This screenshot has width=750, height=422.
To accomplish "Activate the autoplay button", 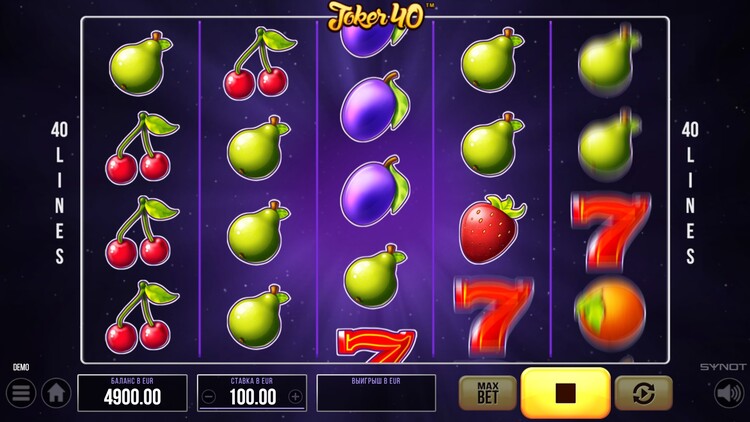I will tap(643, 393).
